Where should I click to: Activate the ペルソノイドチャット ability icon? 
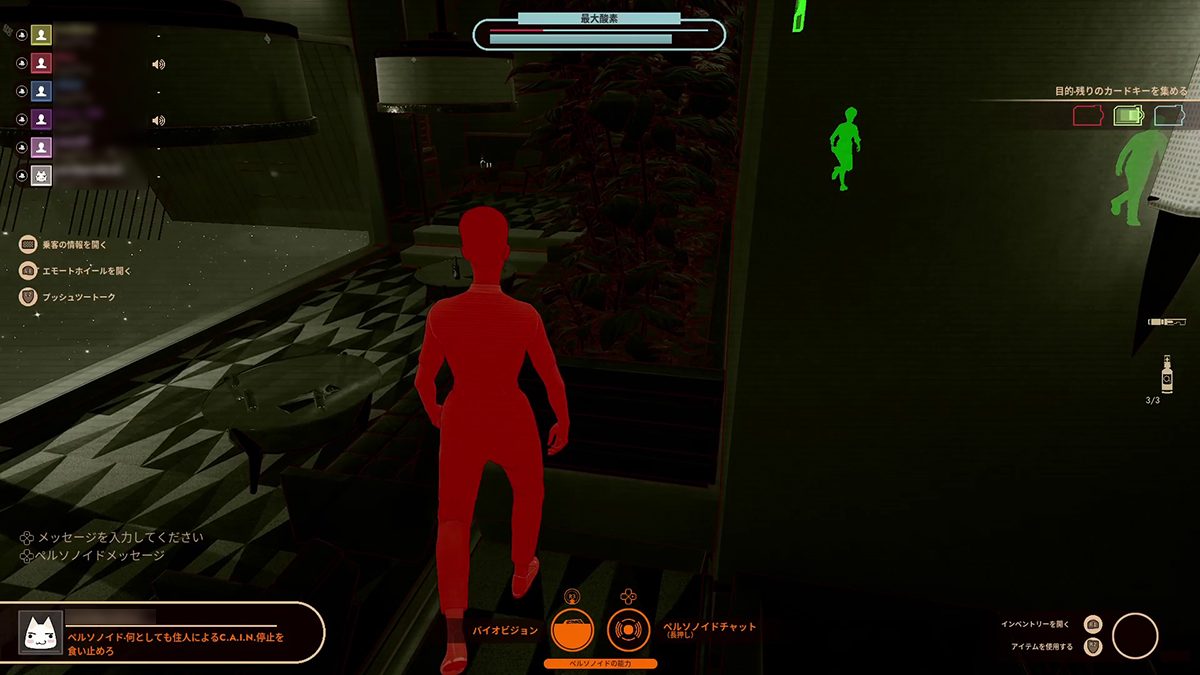tap(628, 631)
